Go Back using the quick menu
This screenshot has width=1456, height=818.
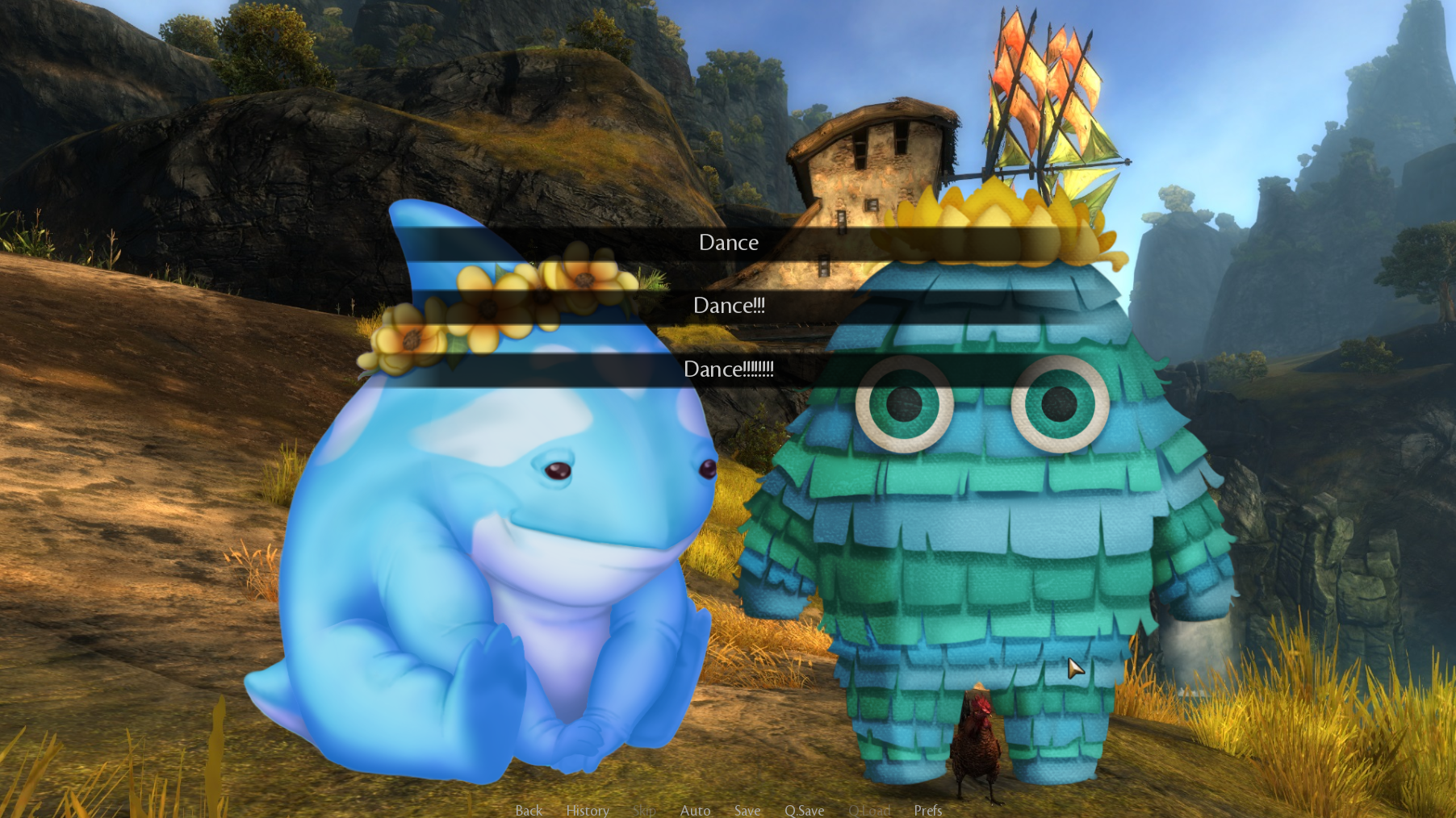pos(529,810)
